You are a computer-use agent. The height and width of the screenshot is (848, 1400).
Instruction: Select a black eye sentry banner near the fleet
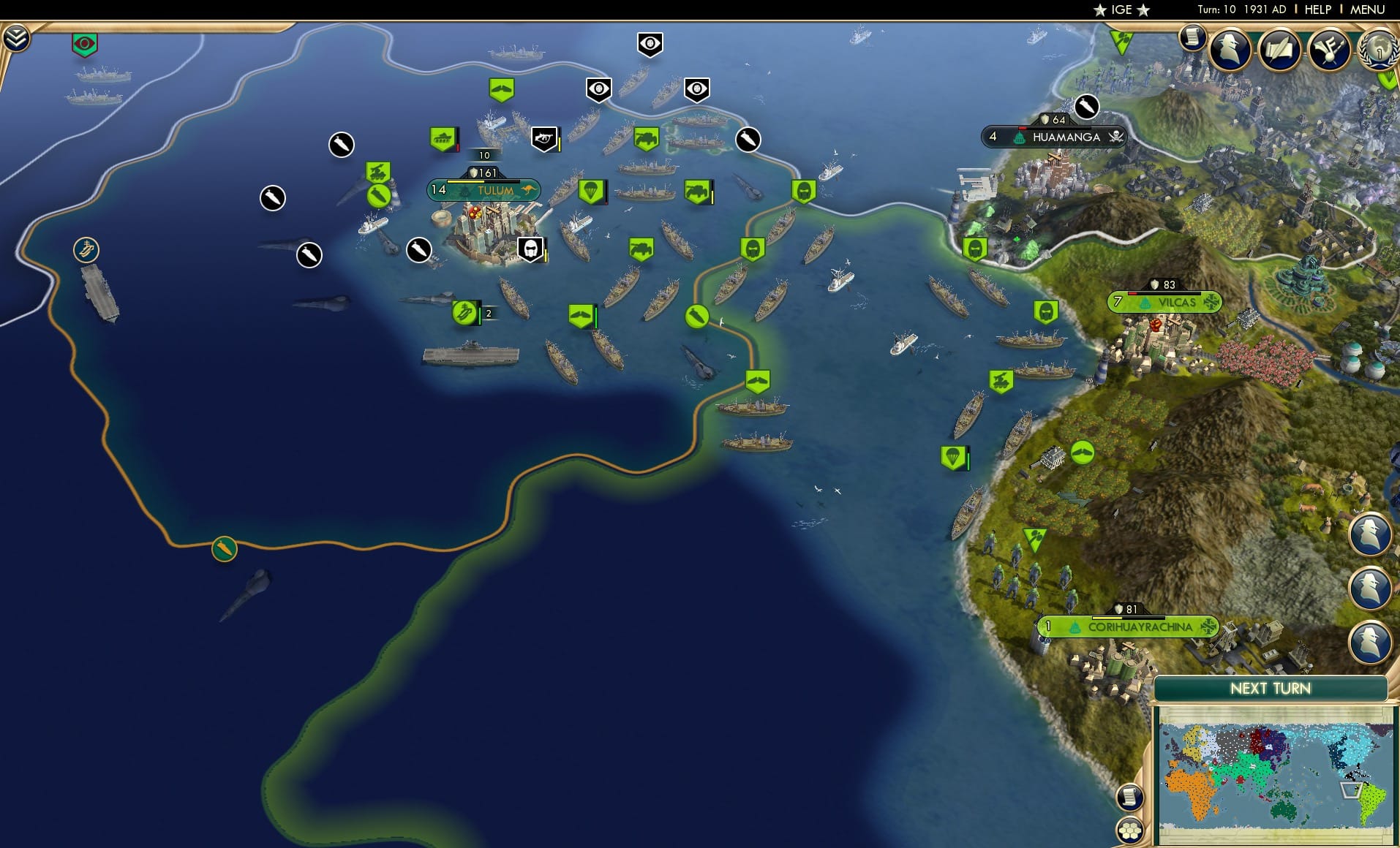click(x=650, y=45)
